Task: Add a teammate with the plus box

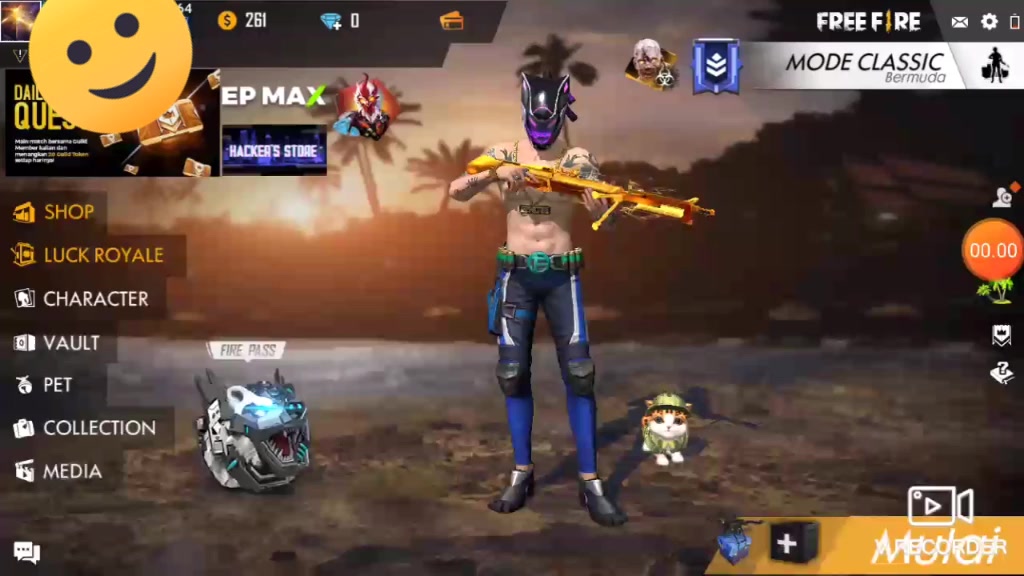Action: coord(788,544)
